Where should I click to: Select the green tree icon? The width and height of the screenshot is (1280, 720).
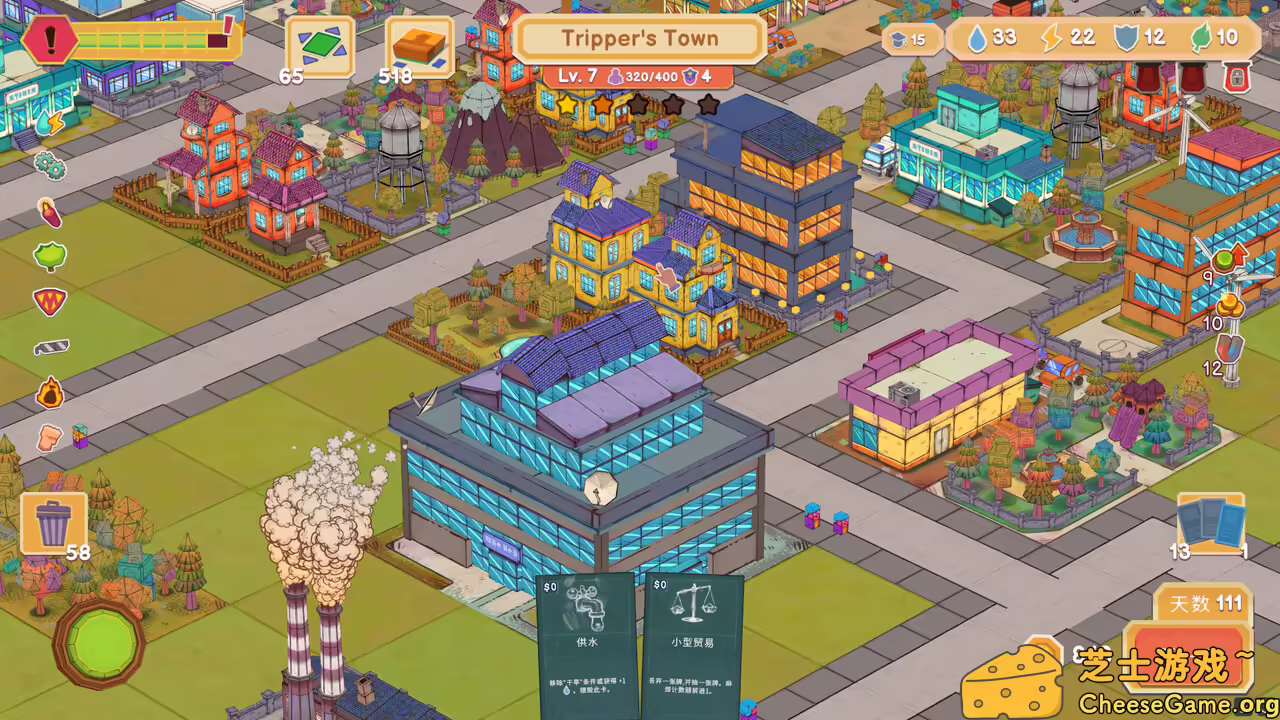click(x=49, y=256)
